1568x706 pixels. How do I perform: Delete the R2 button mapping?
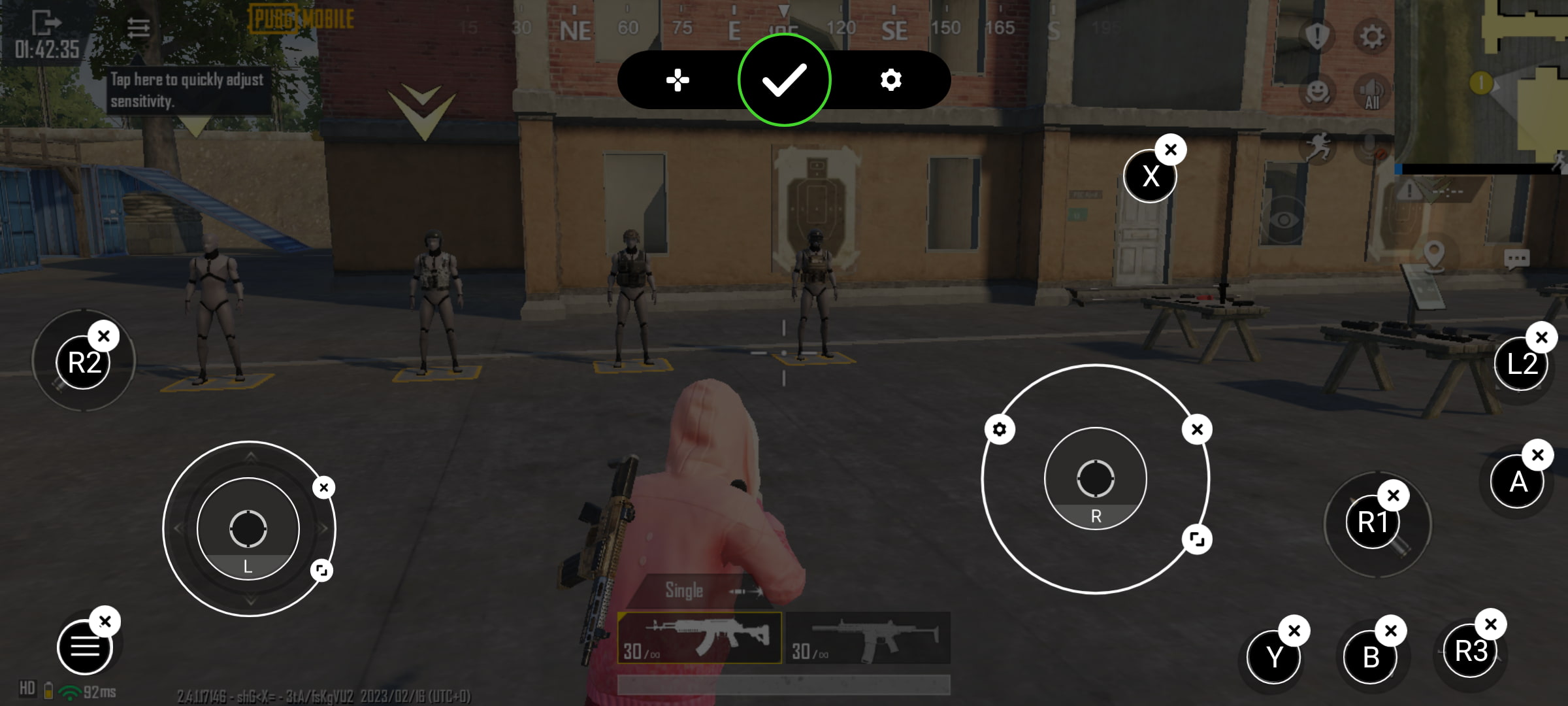coord(104,336)
